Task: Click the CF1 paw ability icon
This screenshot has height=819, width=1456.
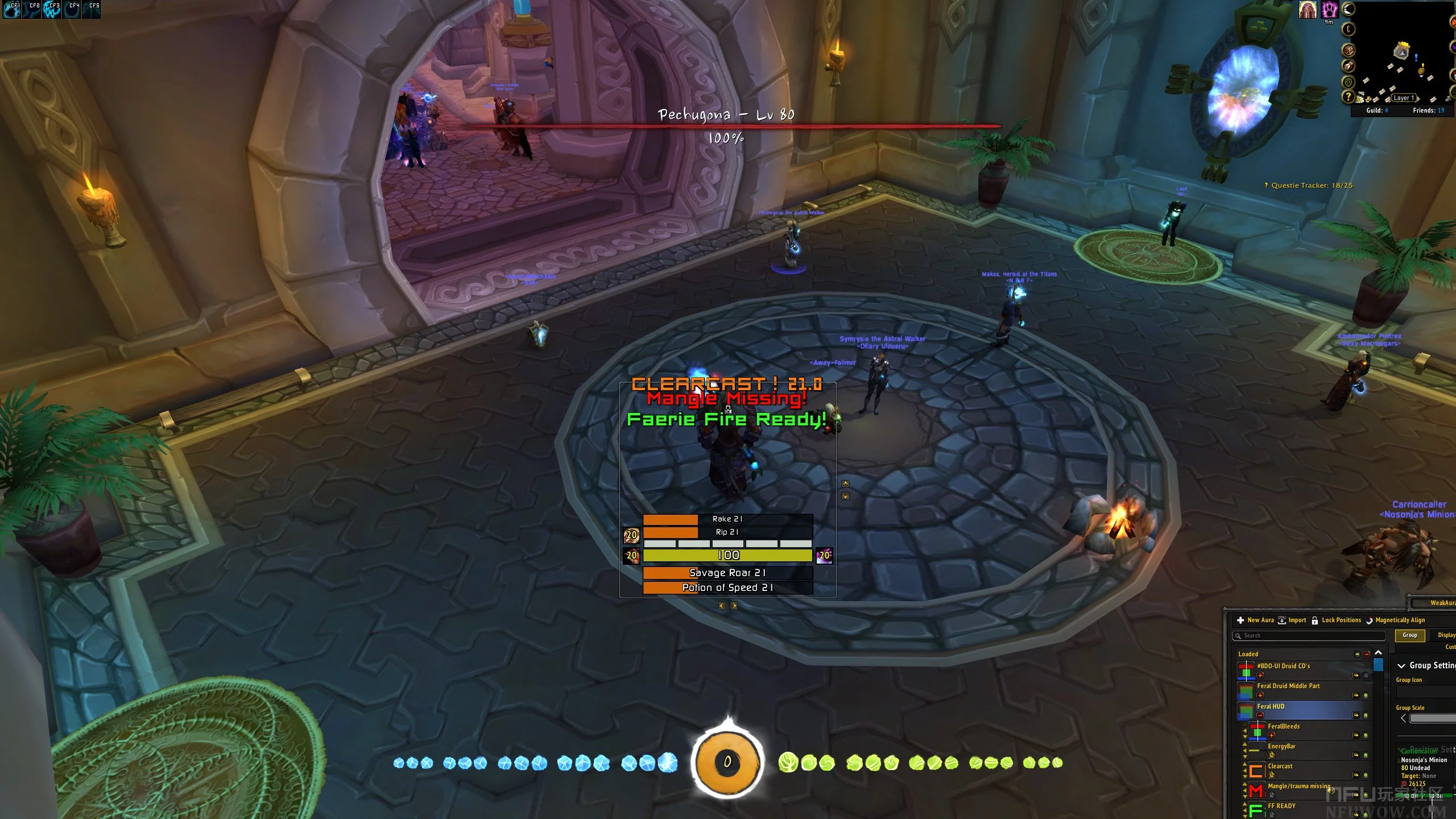Action: point(13,9)
